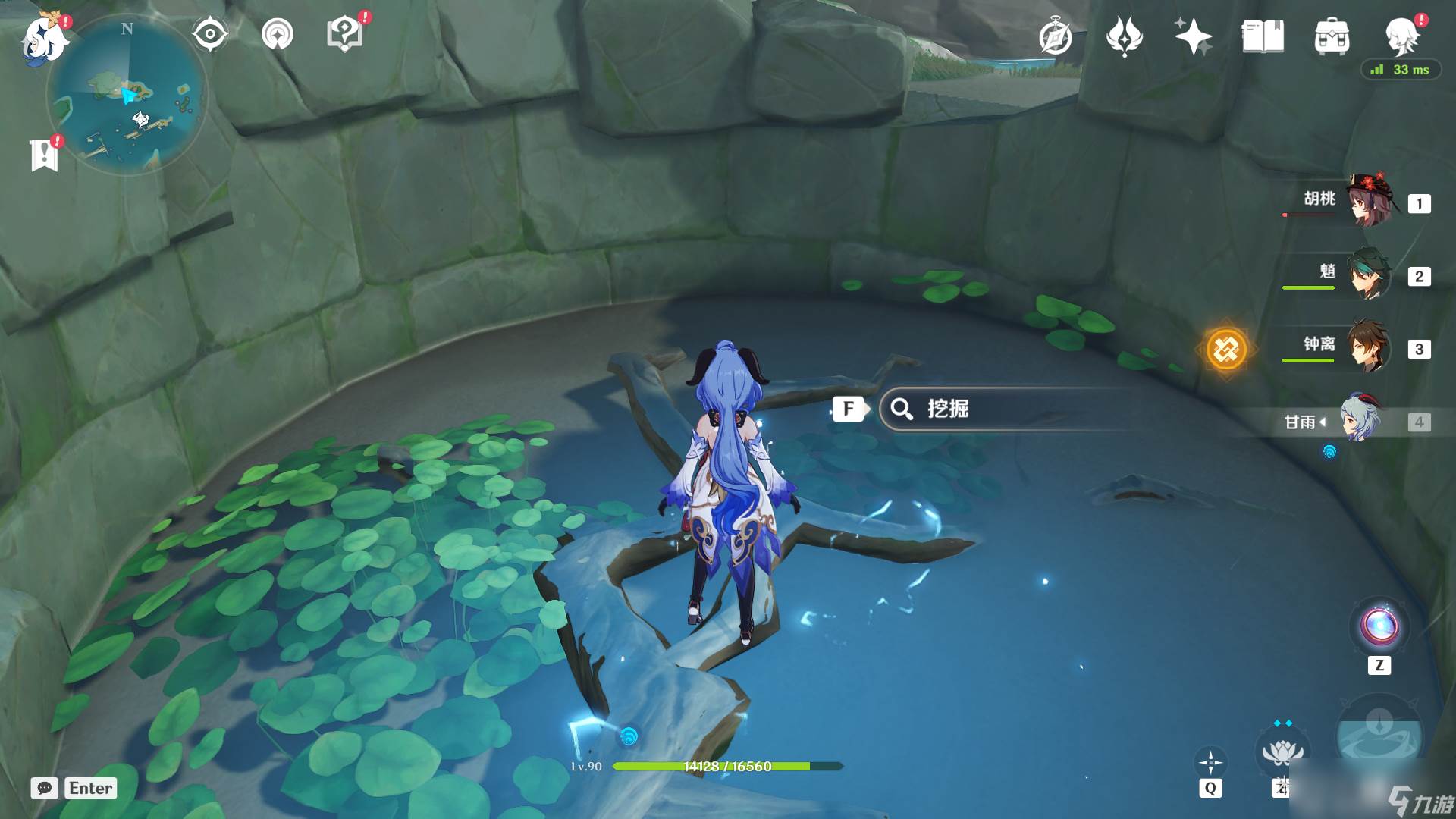
Task: Open the tutorial question-mark icon
Action: pos(344,35)
